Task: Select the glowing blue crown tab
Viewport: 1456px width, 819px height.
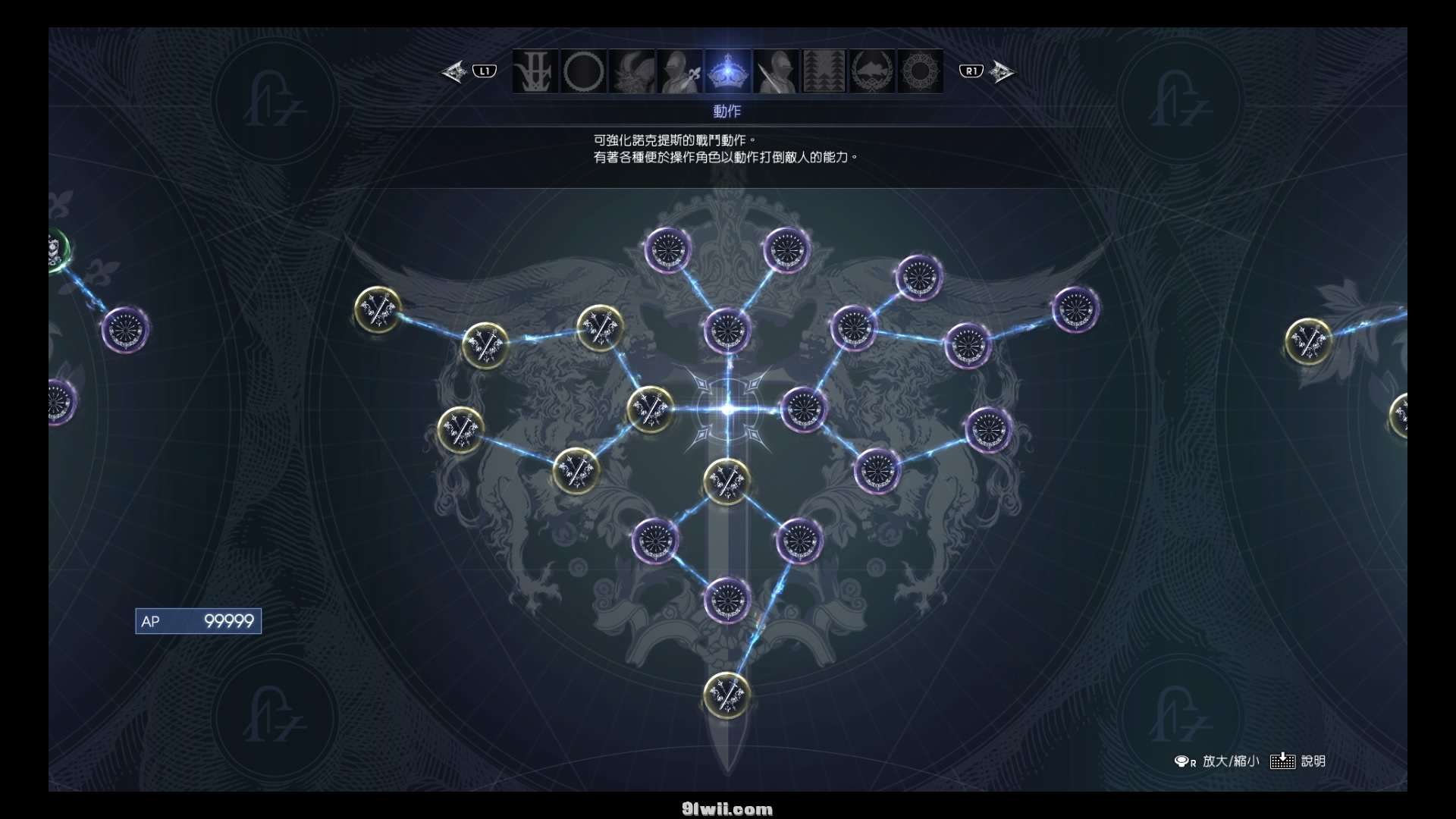Action: (x=728, y=72)
